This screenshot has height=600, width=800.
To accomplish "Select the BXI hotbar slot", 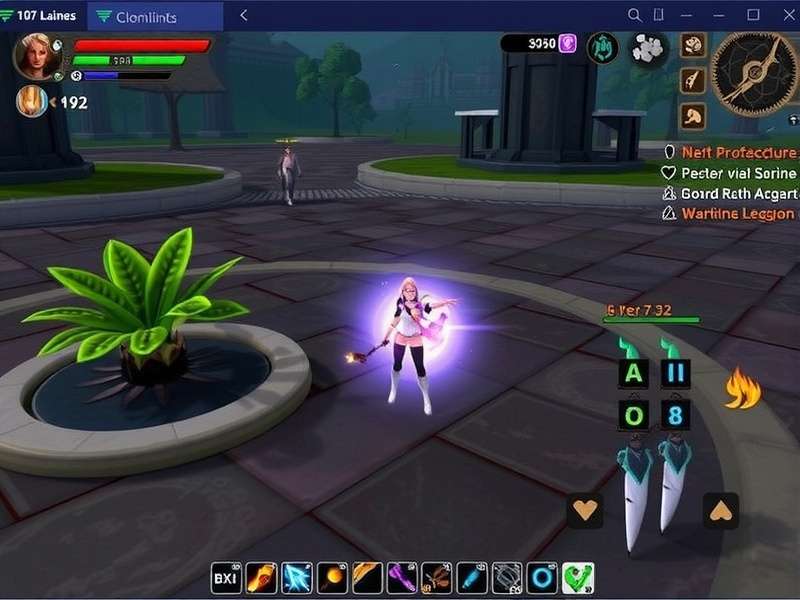I will pyautogui.click(x=226, y=578).
